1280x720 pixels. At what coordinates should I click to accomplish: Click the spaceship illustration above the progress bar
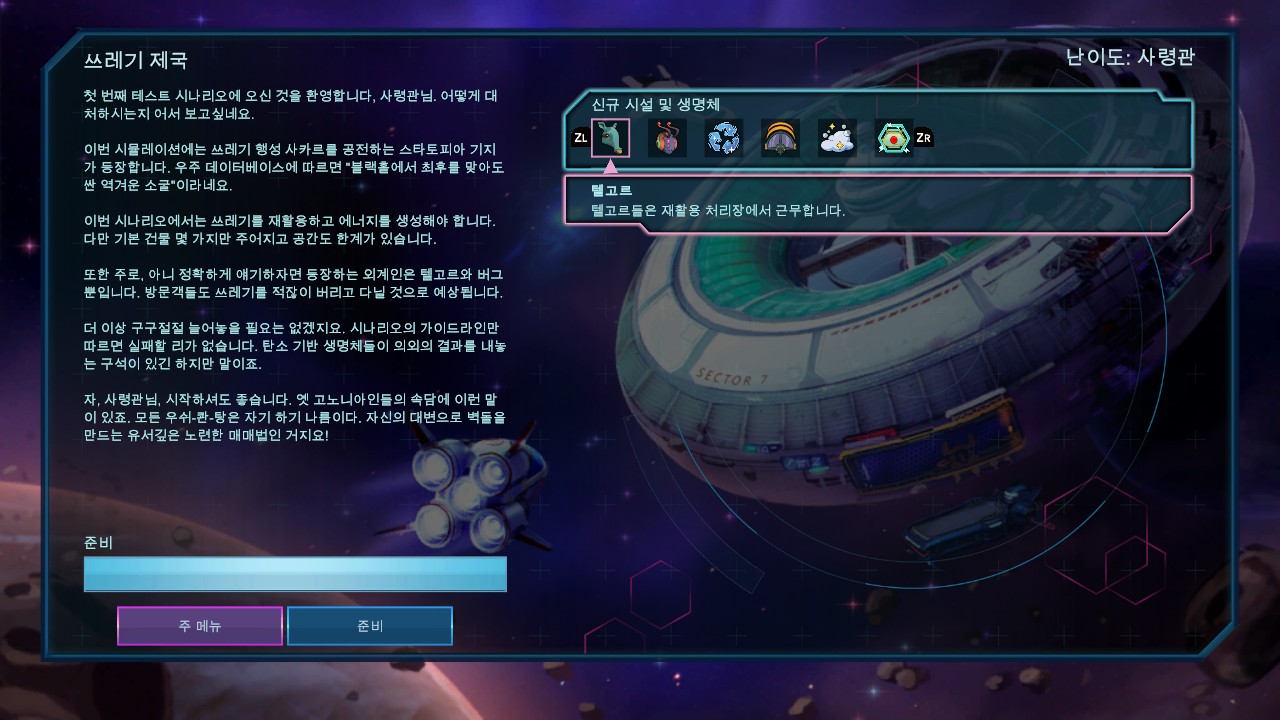[468, 492]
